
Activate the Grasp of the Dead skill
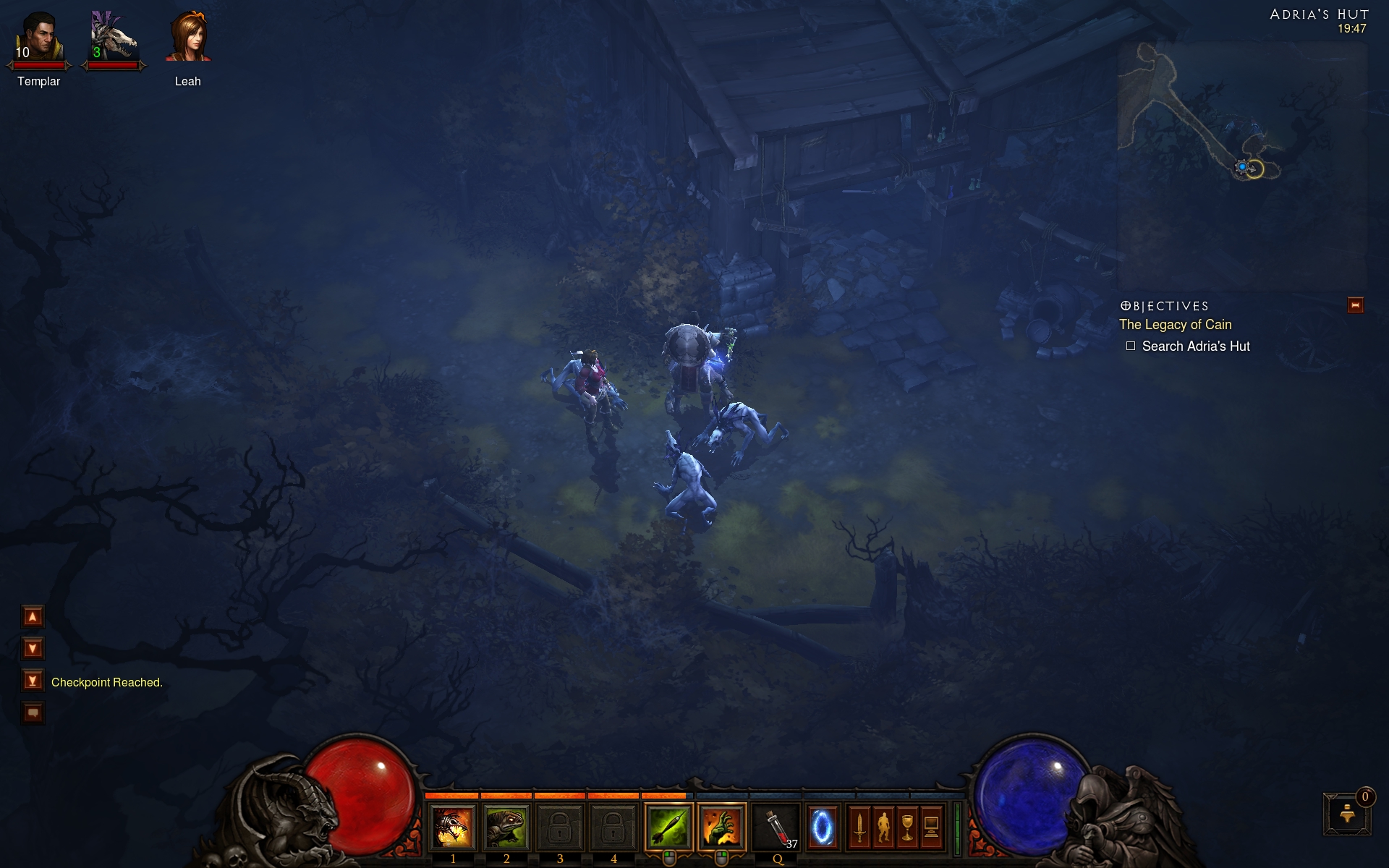tap(721, 827)
